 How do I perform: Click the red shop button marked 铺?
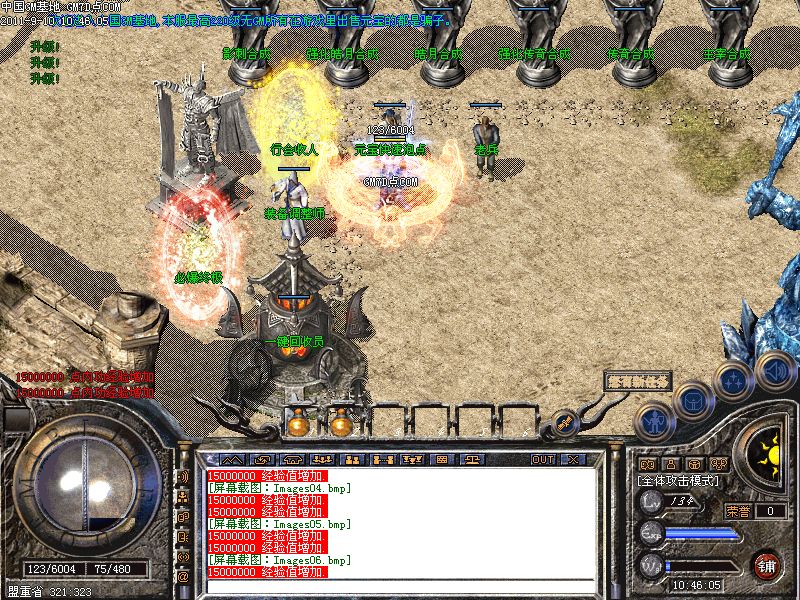767,563
